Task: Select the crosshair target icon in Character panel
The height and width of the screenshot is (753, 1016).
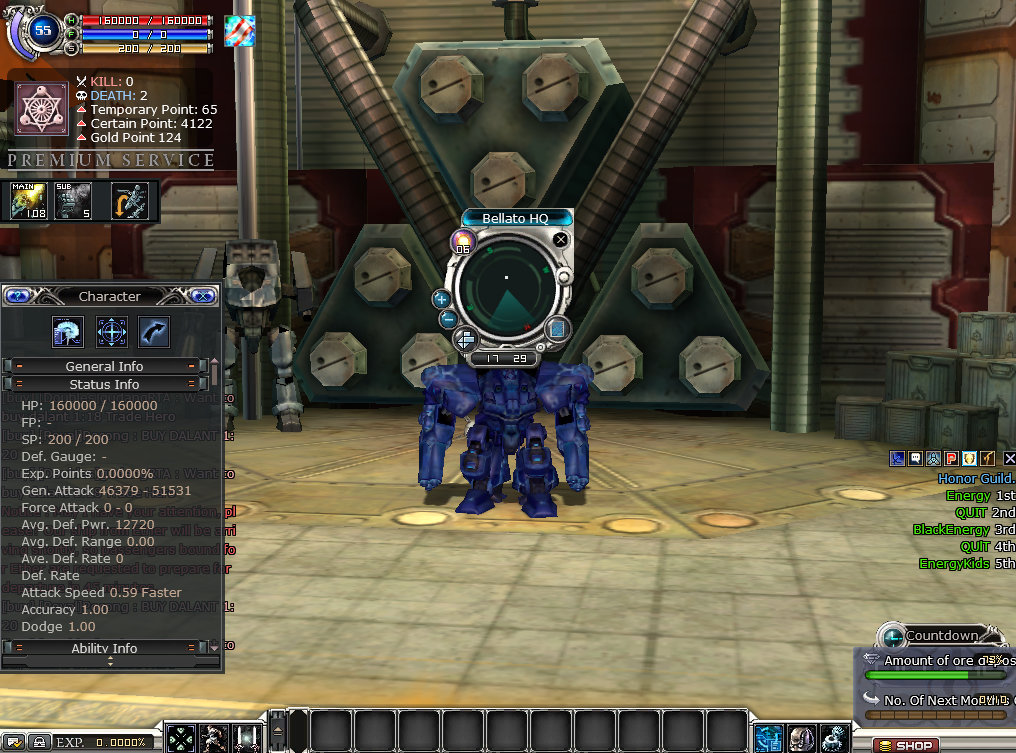Action: 111,332
